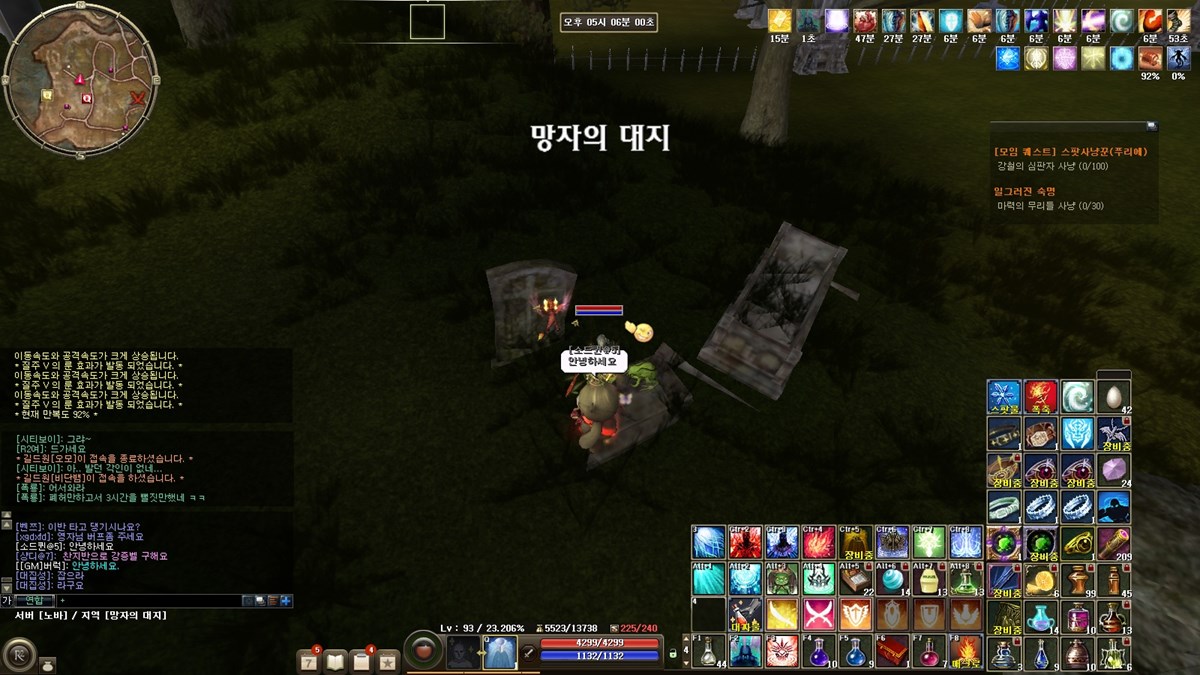
Task: Use the white egg item slot
Action: coord(1114,395)
